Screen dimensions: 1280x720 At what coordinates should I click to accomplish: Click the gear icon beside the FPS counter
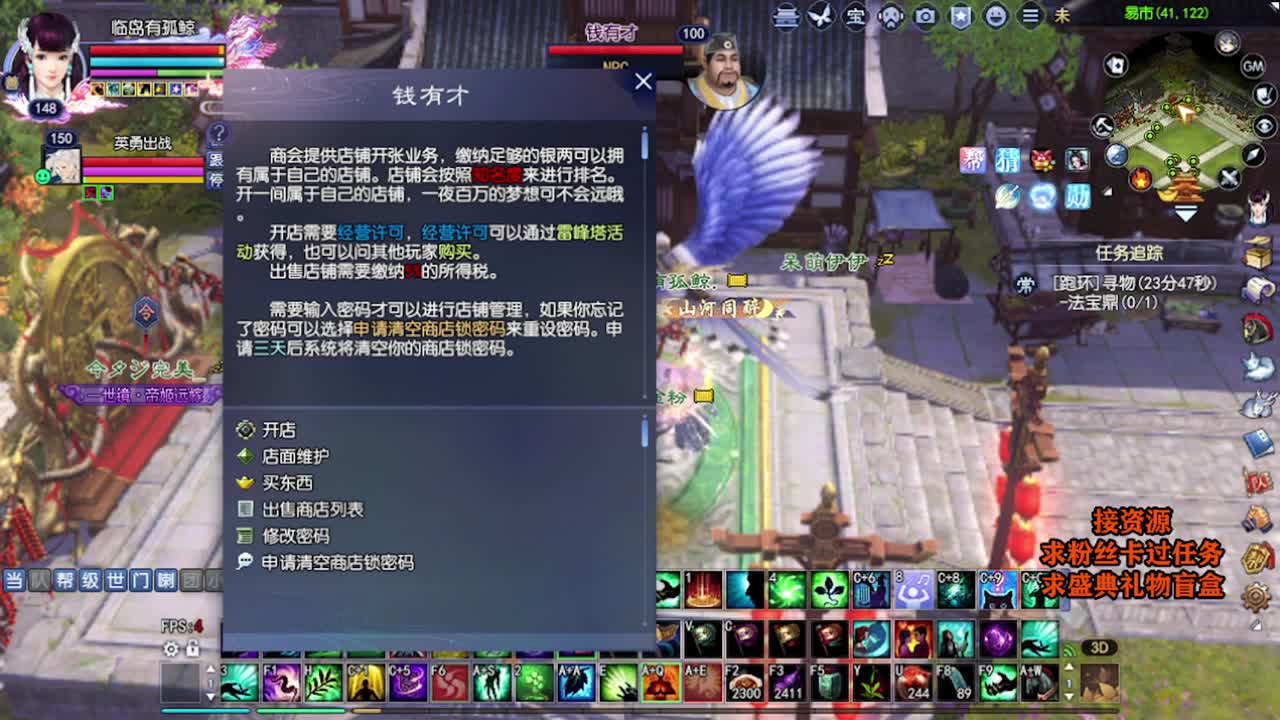(x=171, y=649)
